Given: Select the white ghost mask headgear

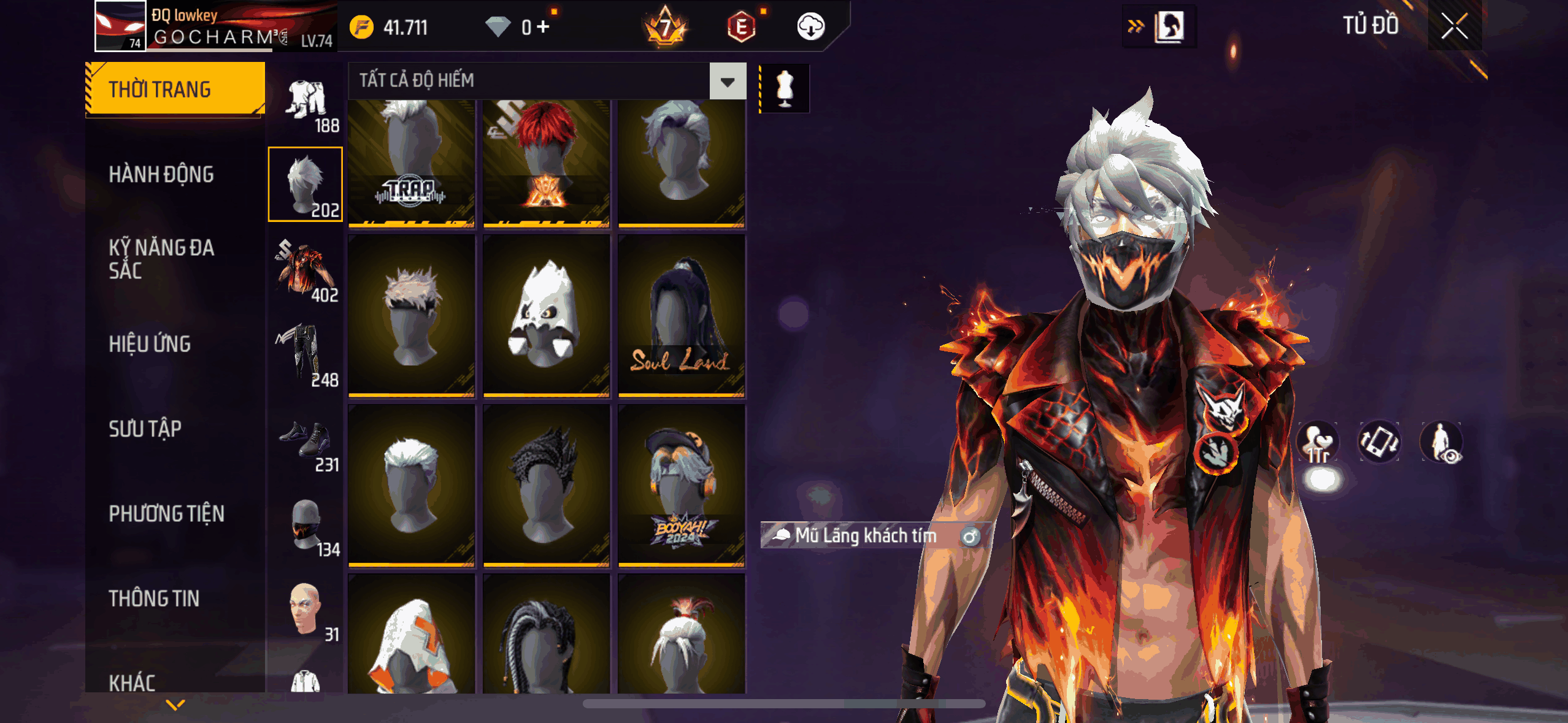Looking at the screenshot, I should (x=546, y=315).
